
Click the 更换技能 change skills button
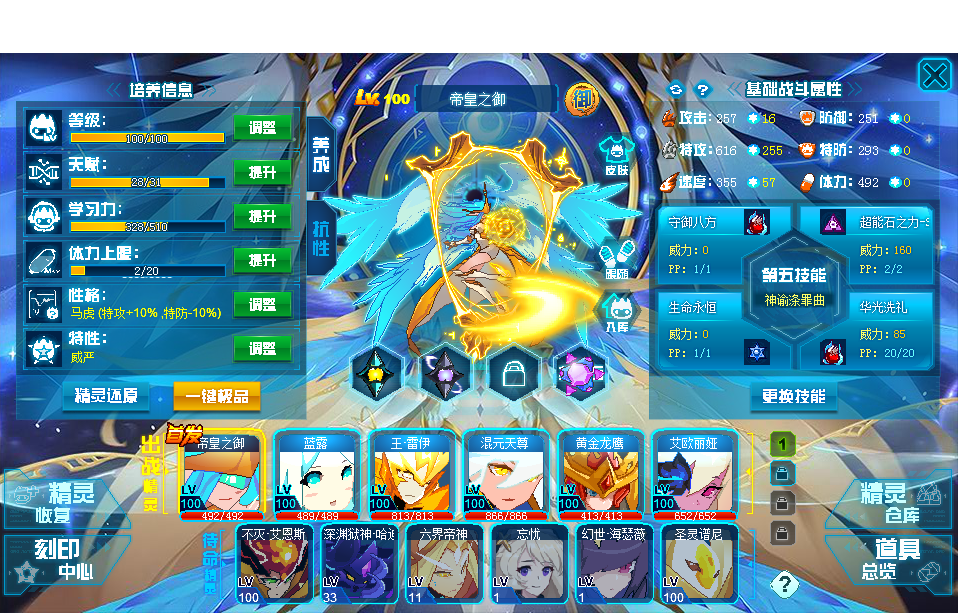[794, 396]
